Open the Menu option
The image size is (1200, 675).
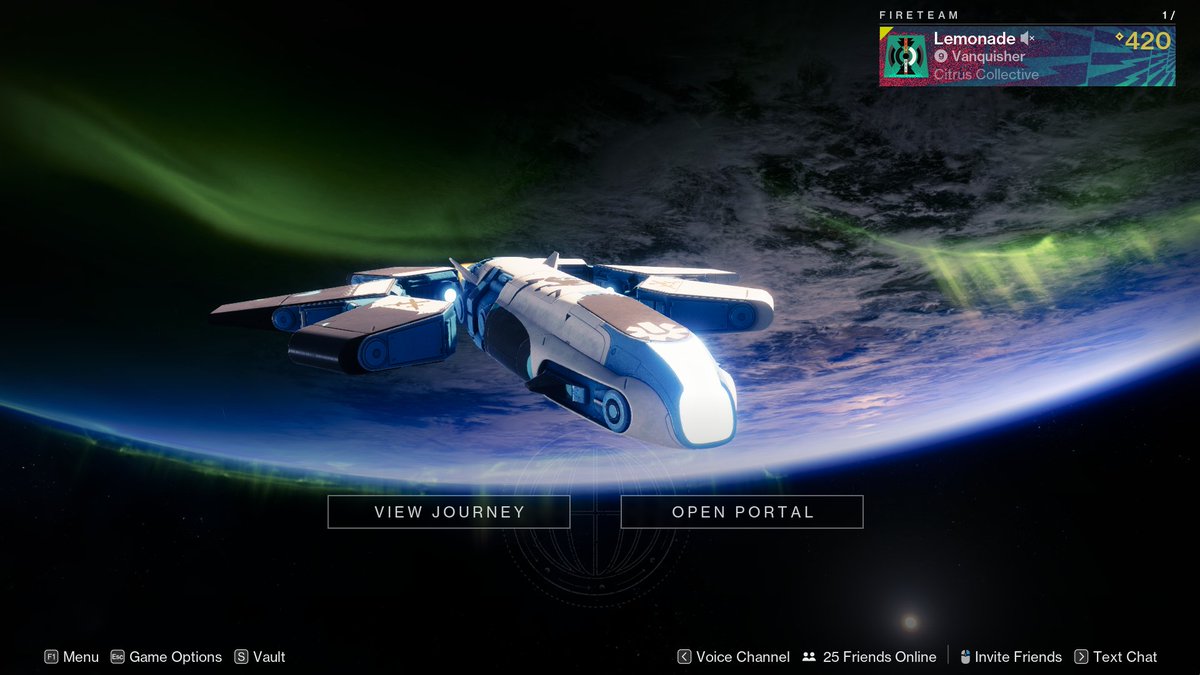(72, 657)
